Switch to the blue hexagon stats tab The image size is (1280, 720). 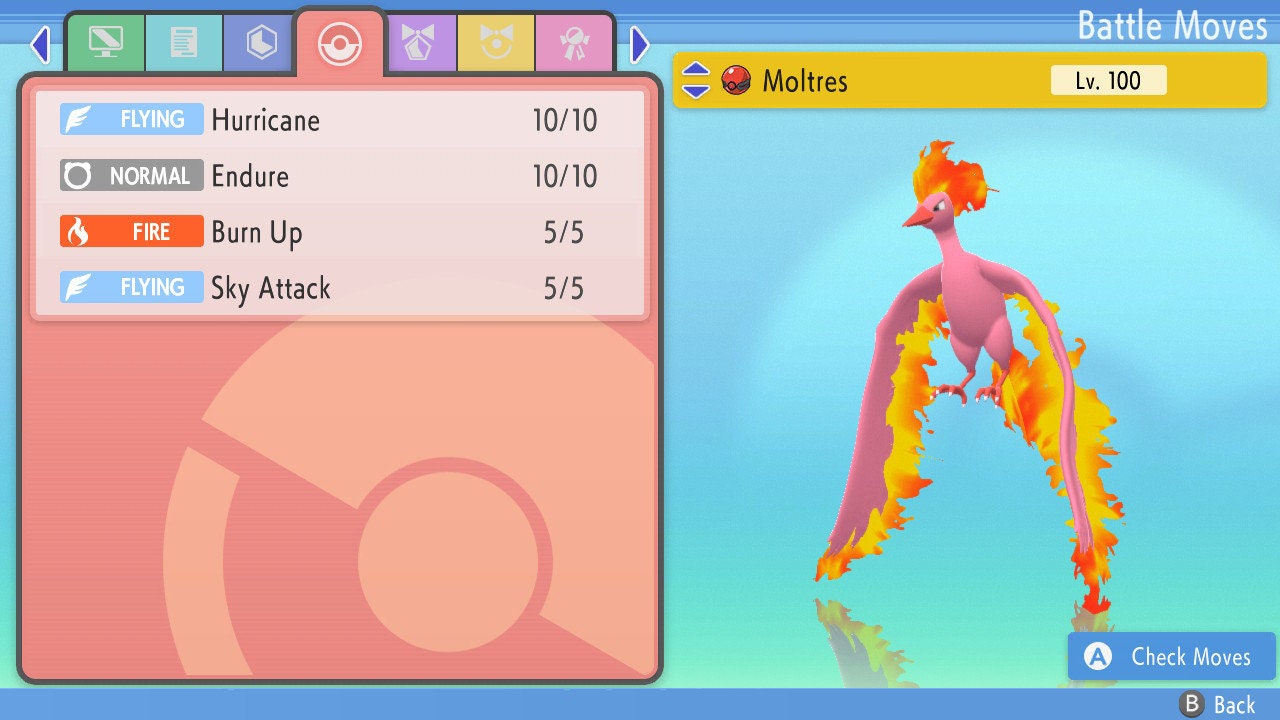[x=261, y=44]
